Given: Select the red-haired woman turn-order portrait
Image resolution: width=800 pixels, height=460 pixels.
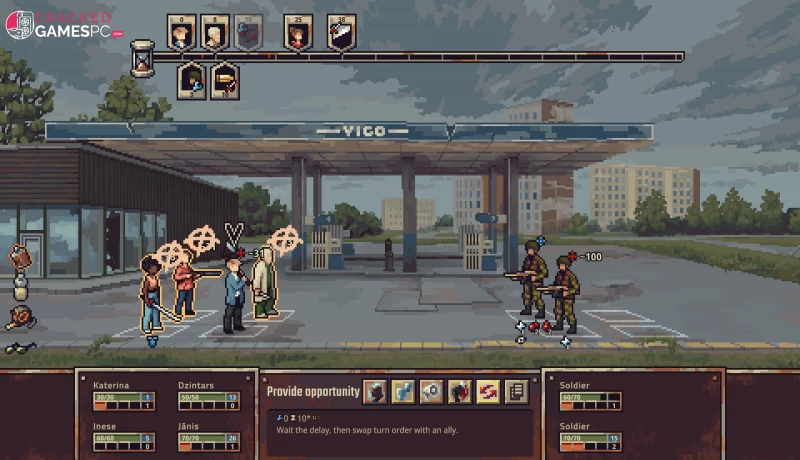Looking at the screenshot, I should 296,33.
